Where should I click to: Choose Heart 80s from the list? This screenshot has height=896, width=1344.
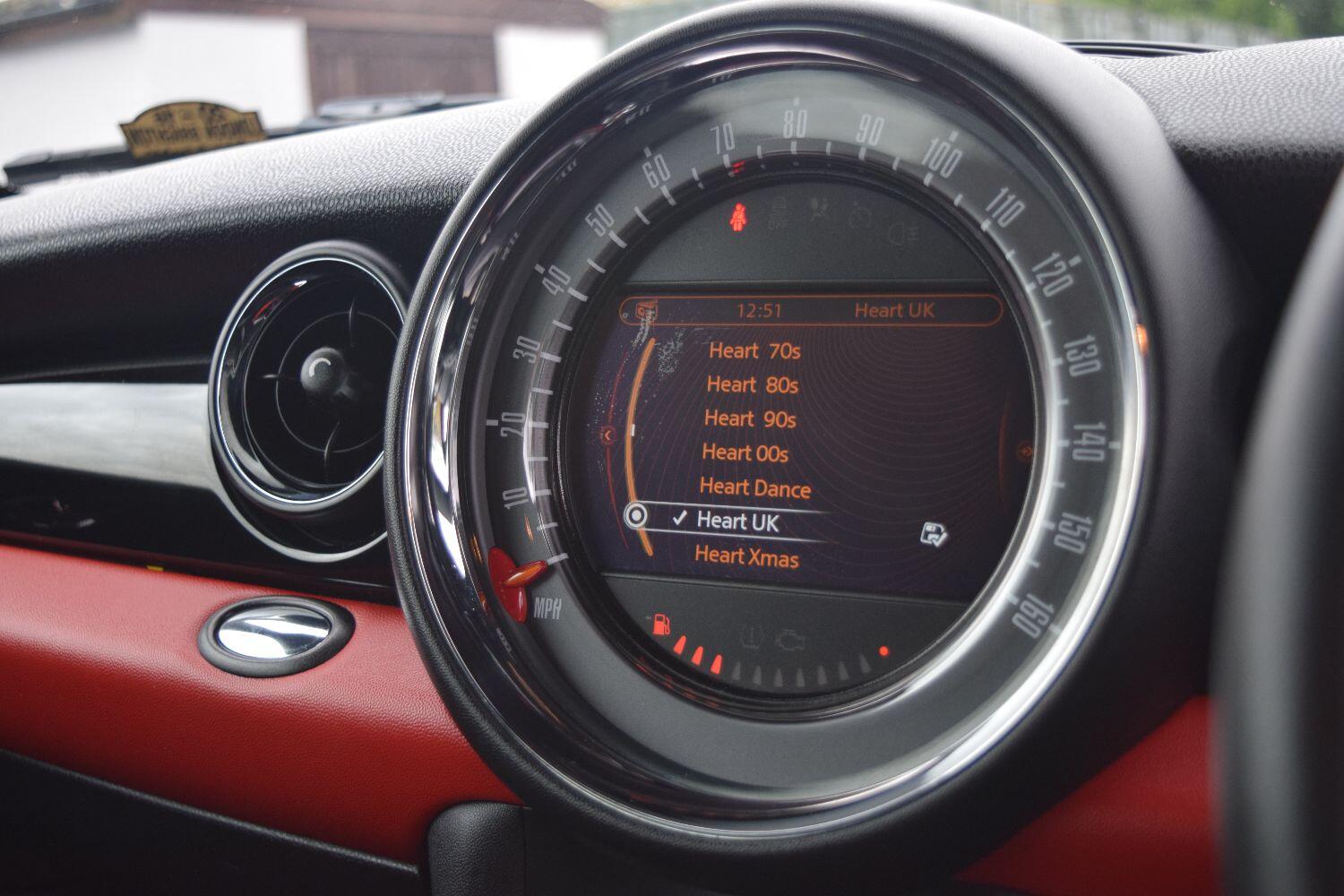tap(752, 384)
